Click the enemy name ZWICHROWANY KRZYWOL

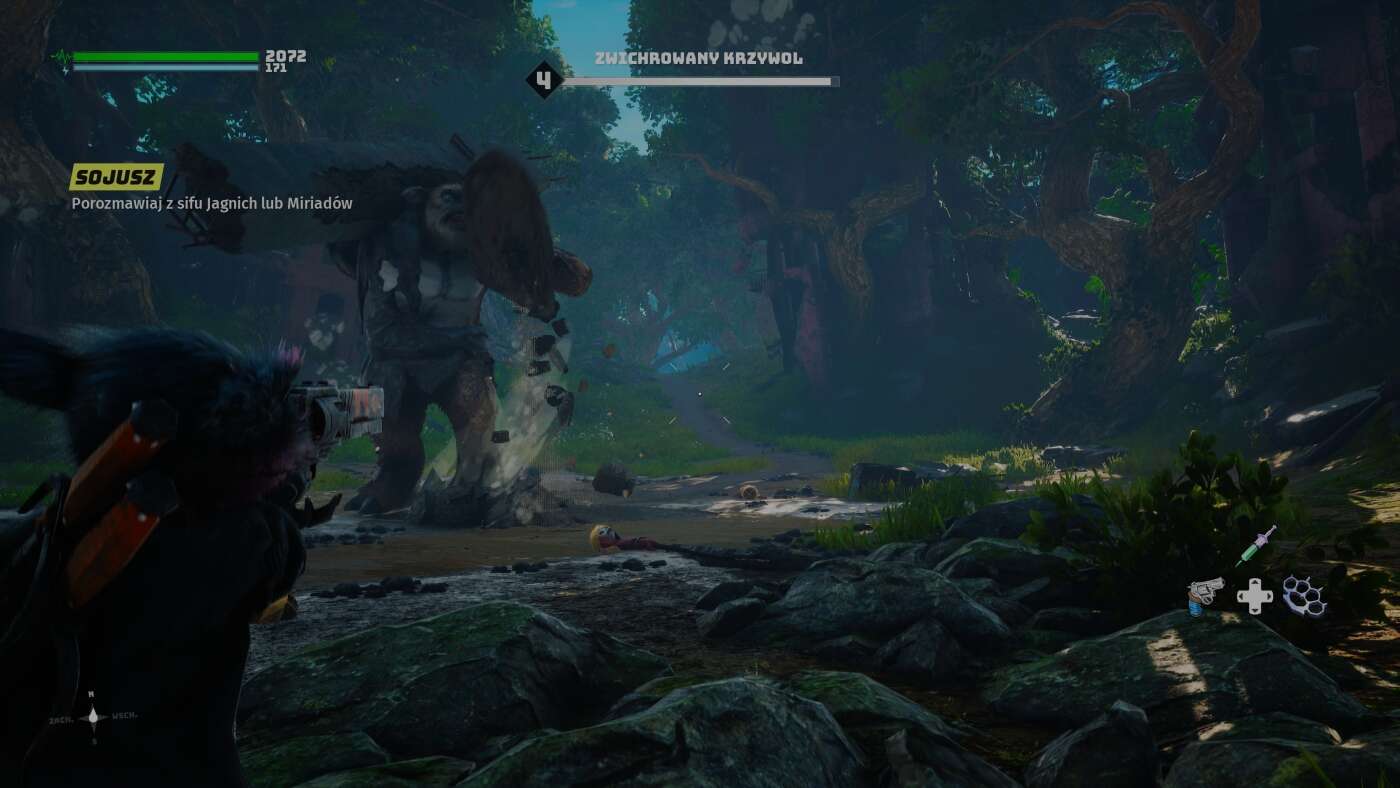[697, 58]
